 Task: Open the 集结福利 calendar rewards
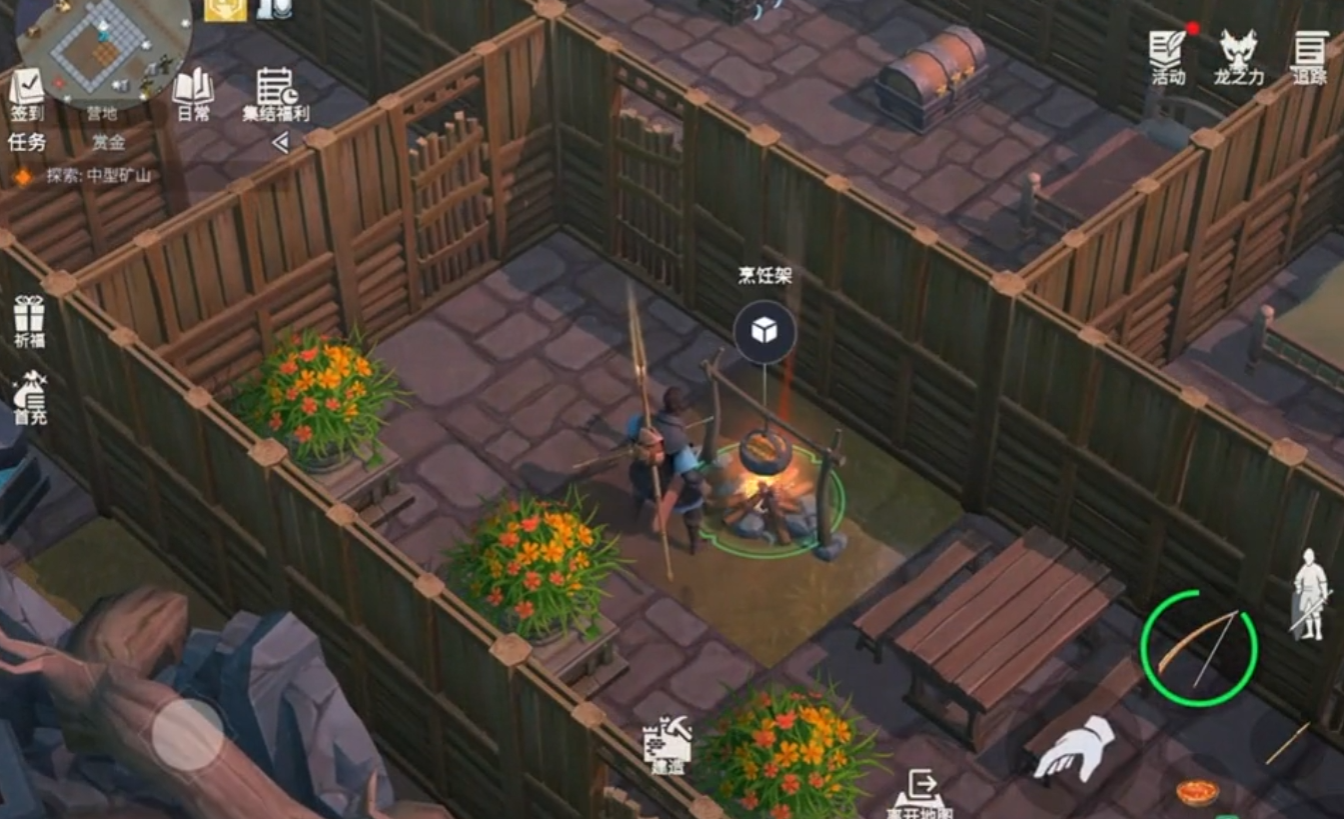(x=276, y=95)
